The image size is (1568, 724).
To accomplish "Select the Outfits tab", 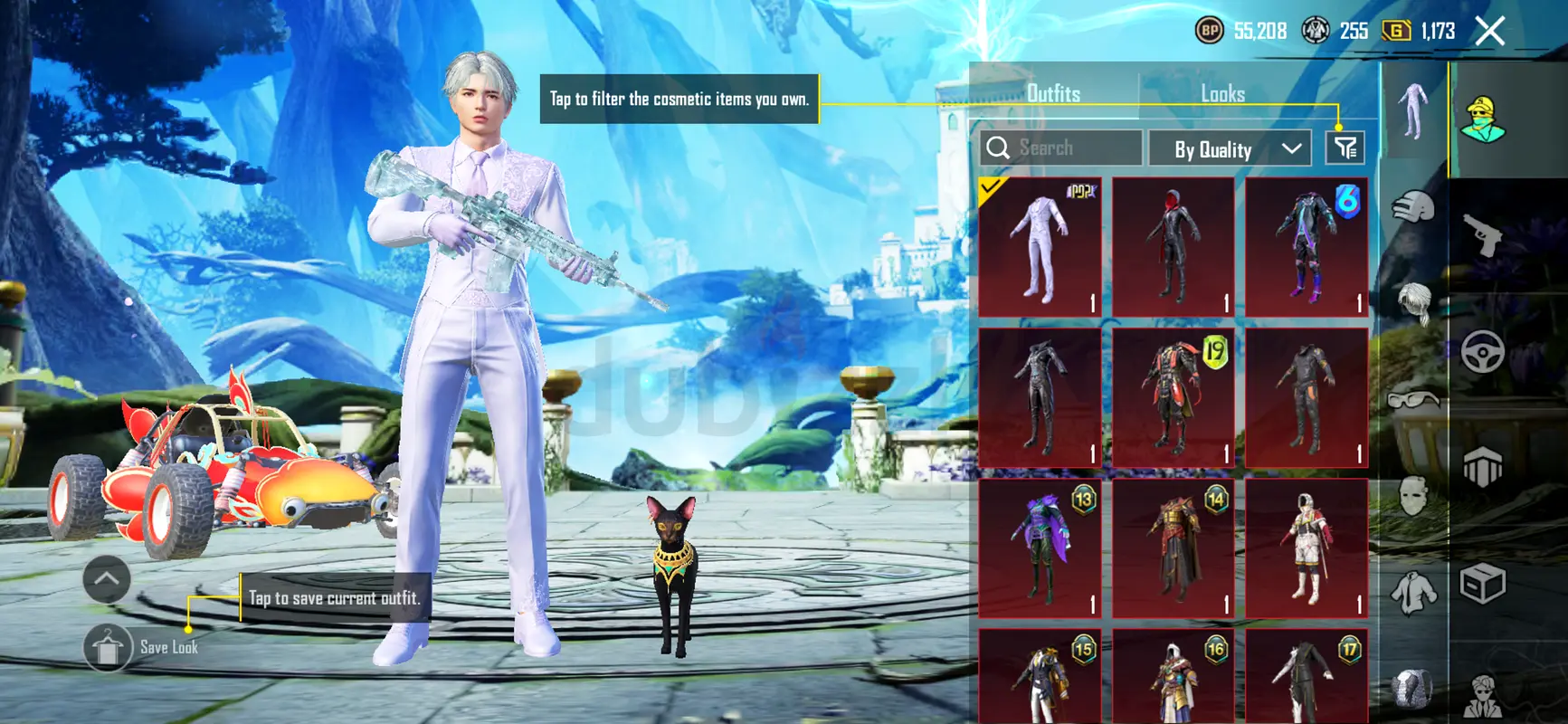I will click(x=1053, y=93).
